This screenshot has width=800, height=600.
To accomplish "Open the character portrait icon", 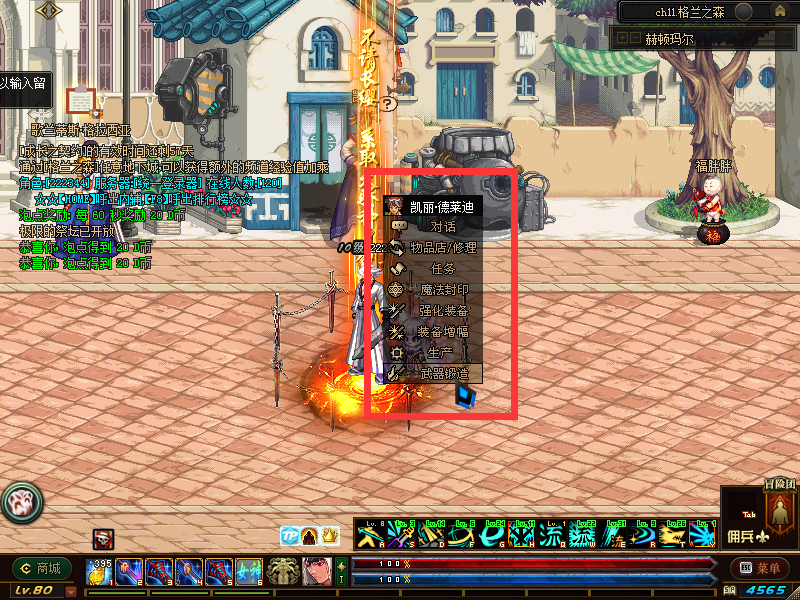I will 318,571.
